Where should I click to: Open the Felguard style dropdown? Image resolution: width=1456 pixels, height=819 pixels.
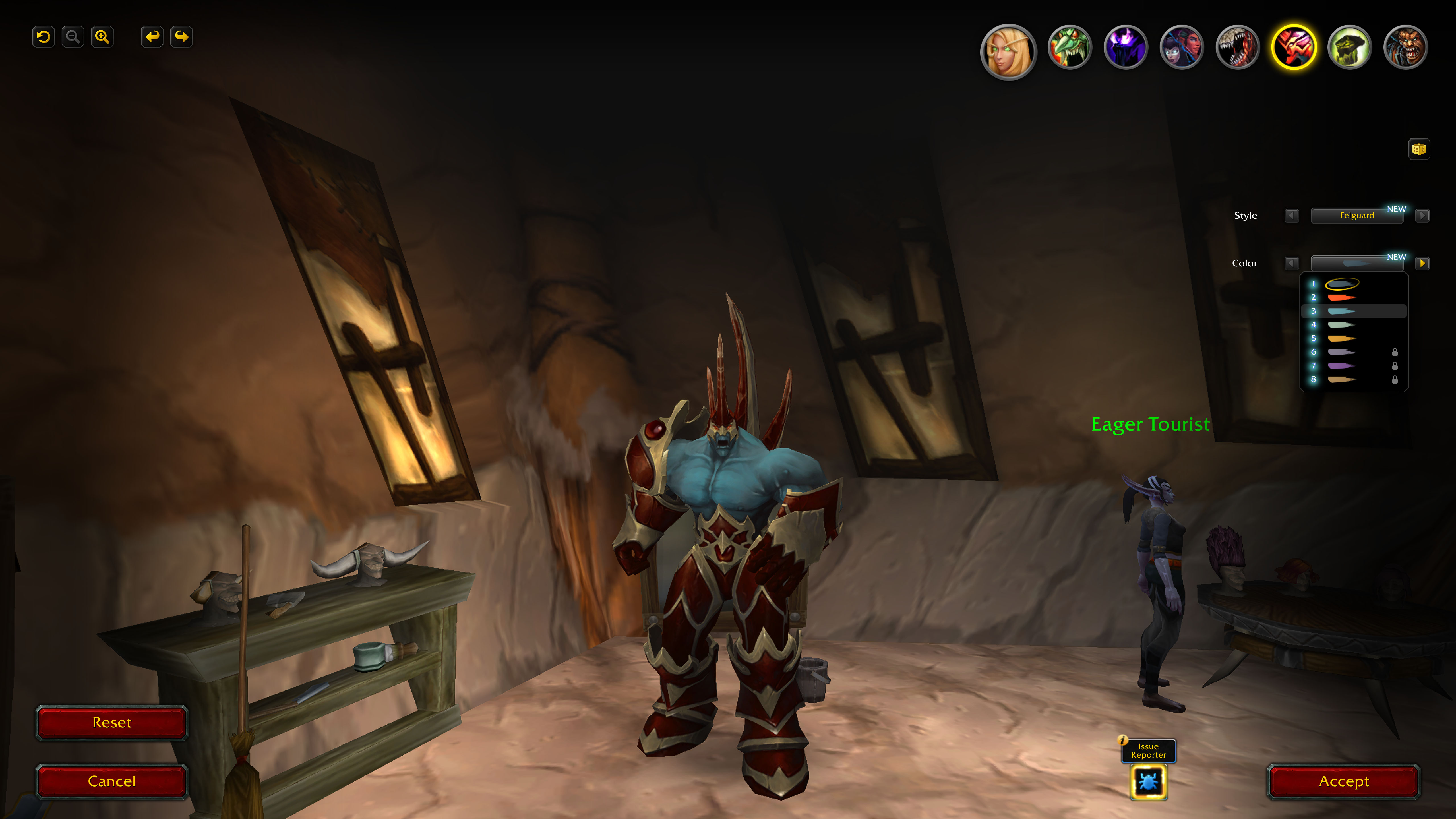point(1356,215)
